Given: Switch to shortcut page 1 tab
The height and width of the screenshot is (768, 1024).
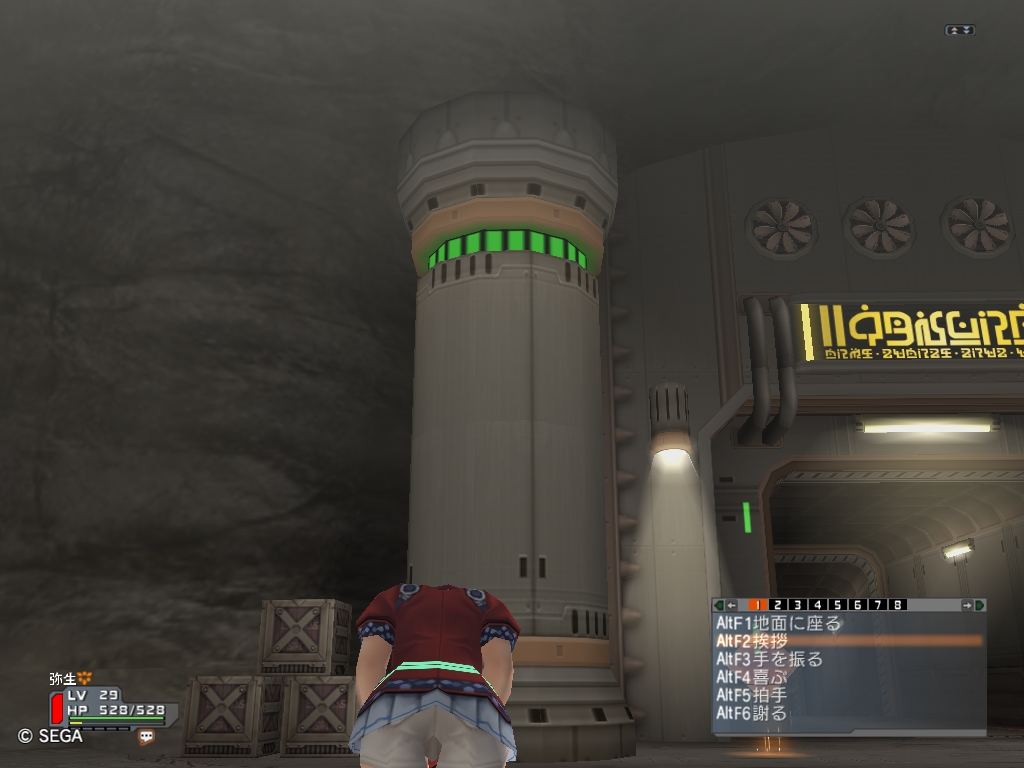Looking at the screenshot, I should tap(758, 605).
